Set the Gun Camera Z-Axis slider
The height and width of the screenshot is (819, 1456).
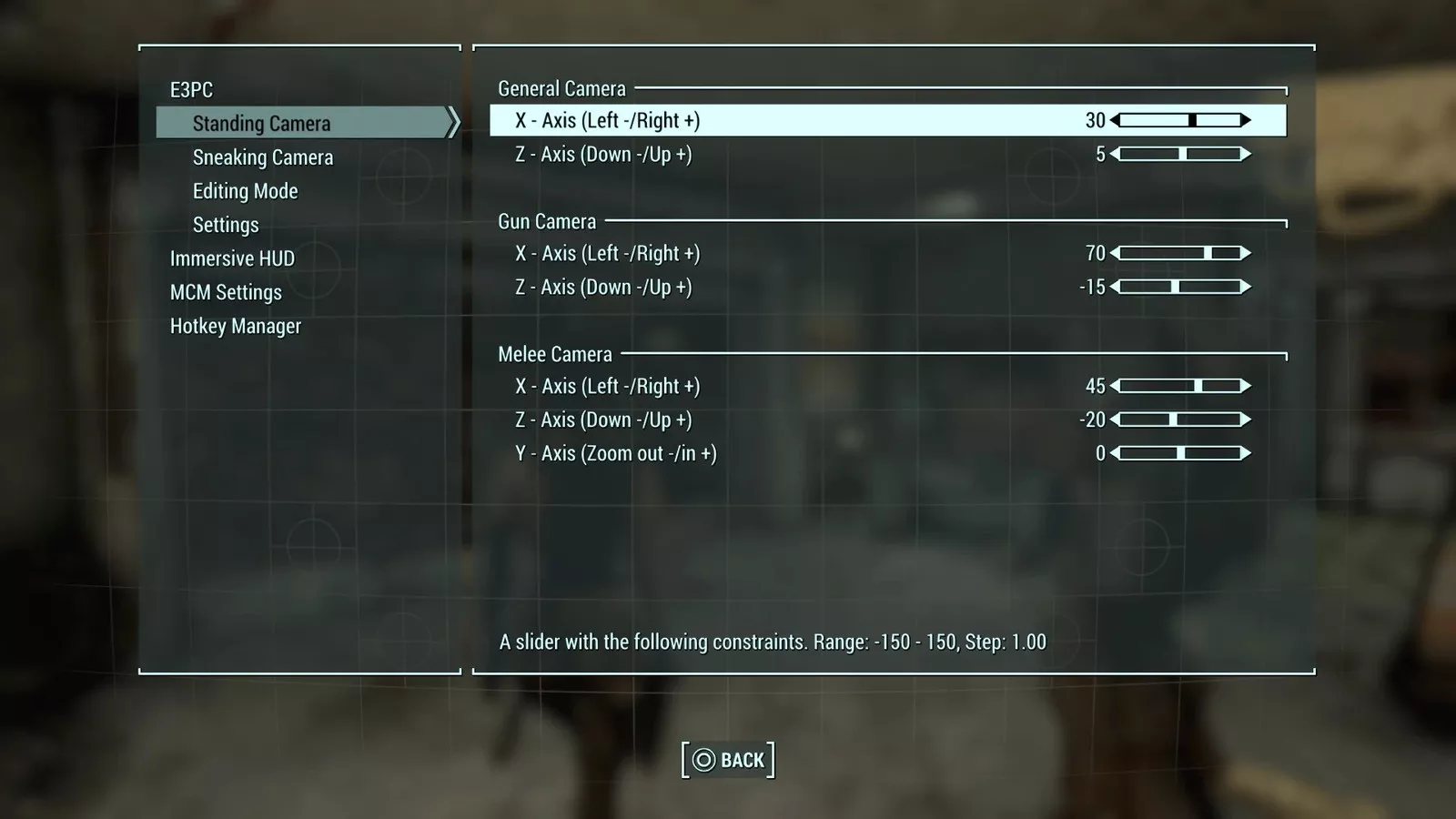(1180, 287)
